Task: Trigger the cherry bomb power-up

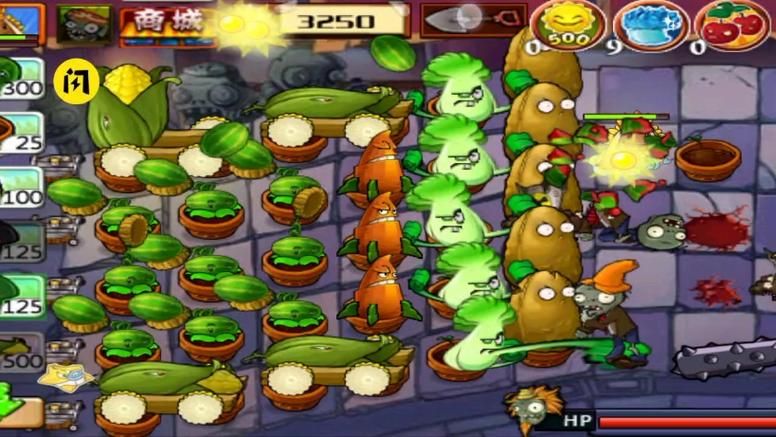Action: pos(732,24)
